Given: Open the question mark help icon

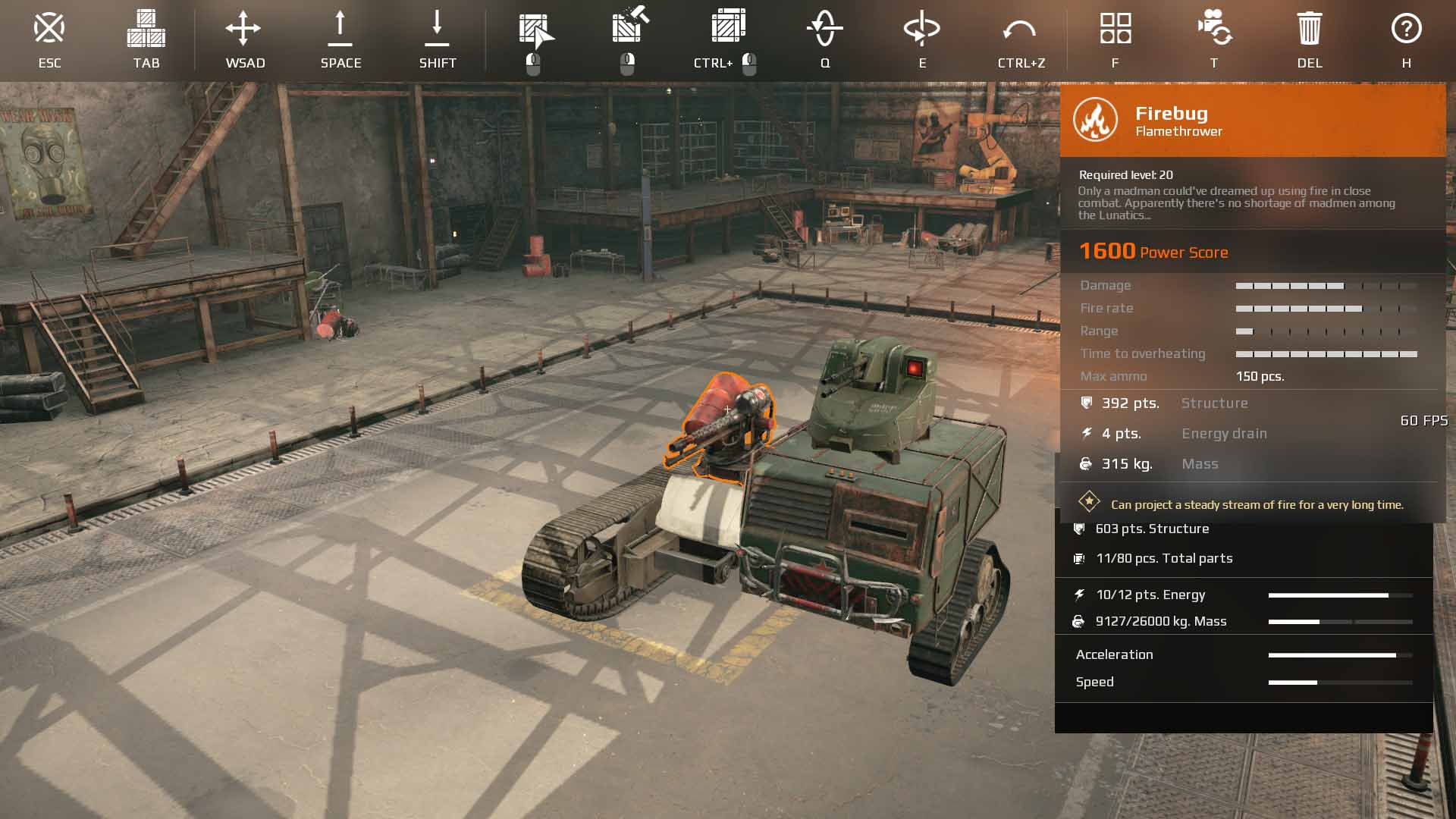Looking at the screenshot, I should [x=1406, y=29].
